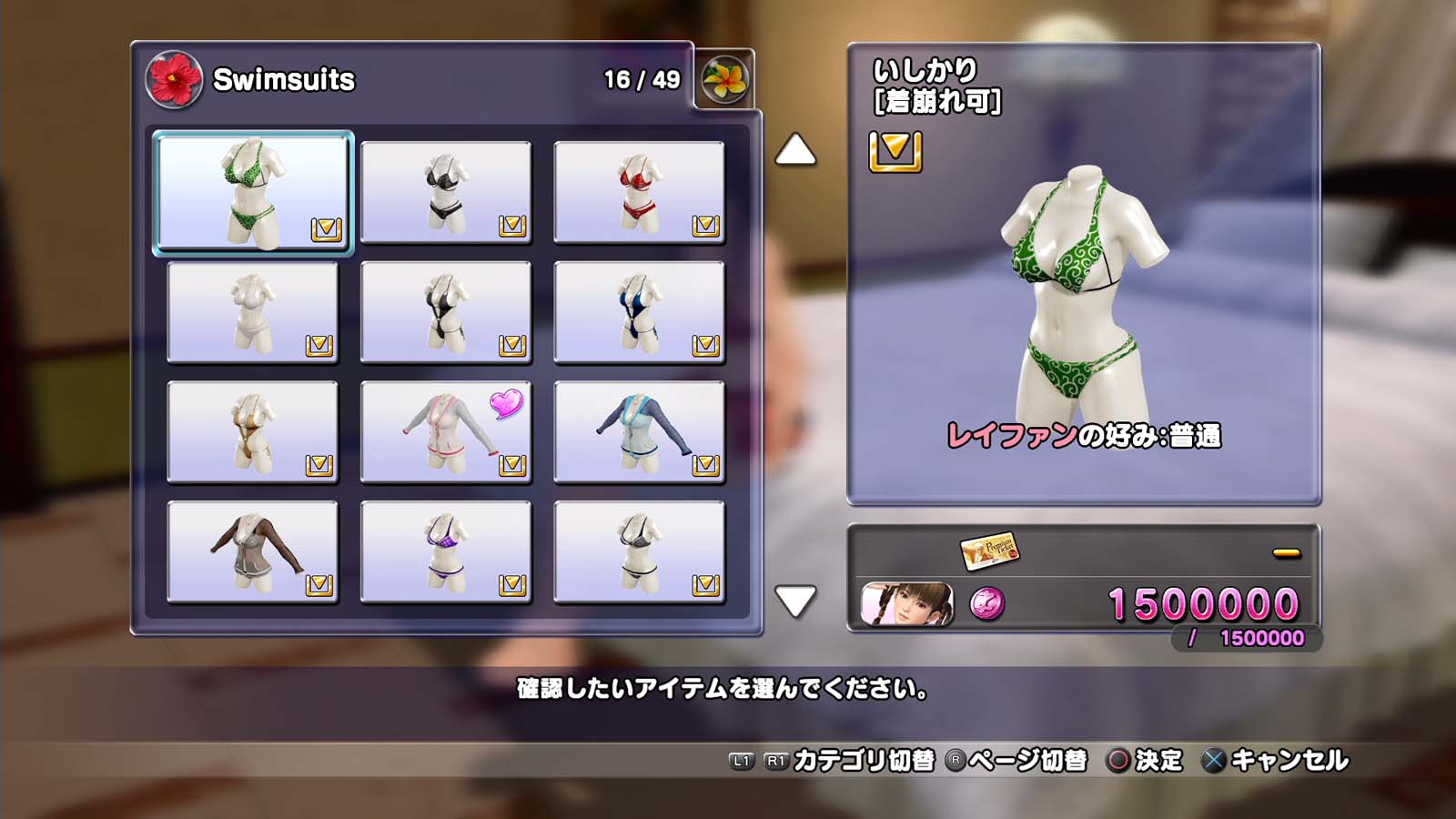Choose the red bikini swimsuit slot

(639, 192)
